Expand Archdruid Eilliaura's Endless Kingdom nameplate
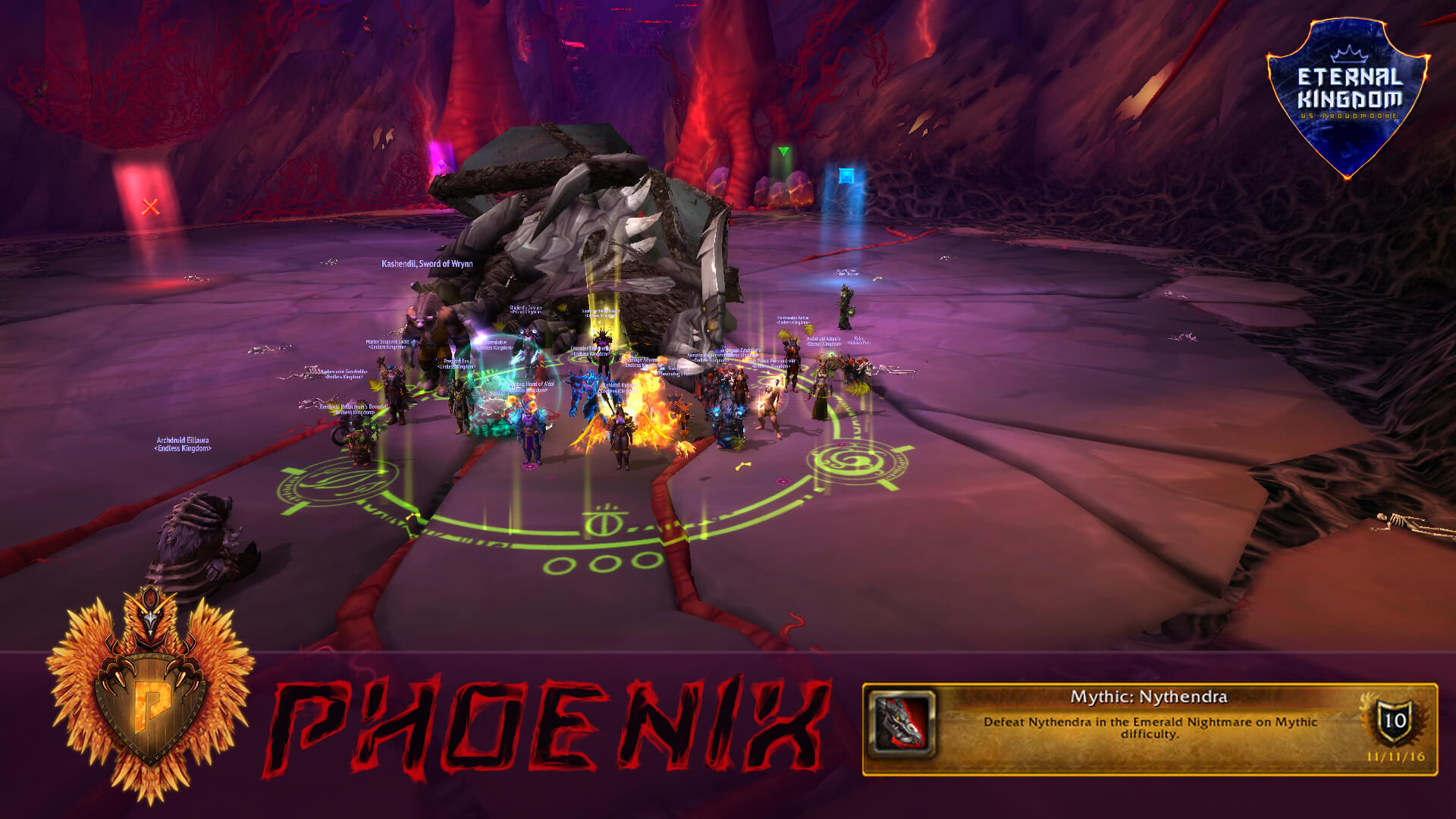 [181, 444]
